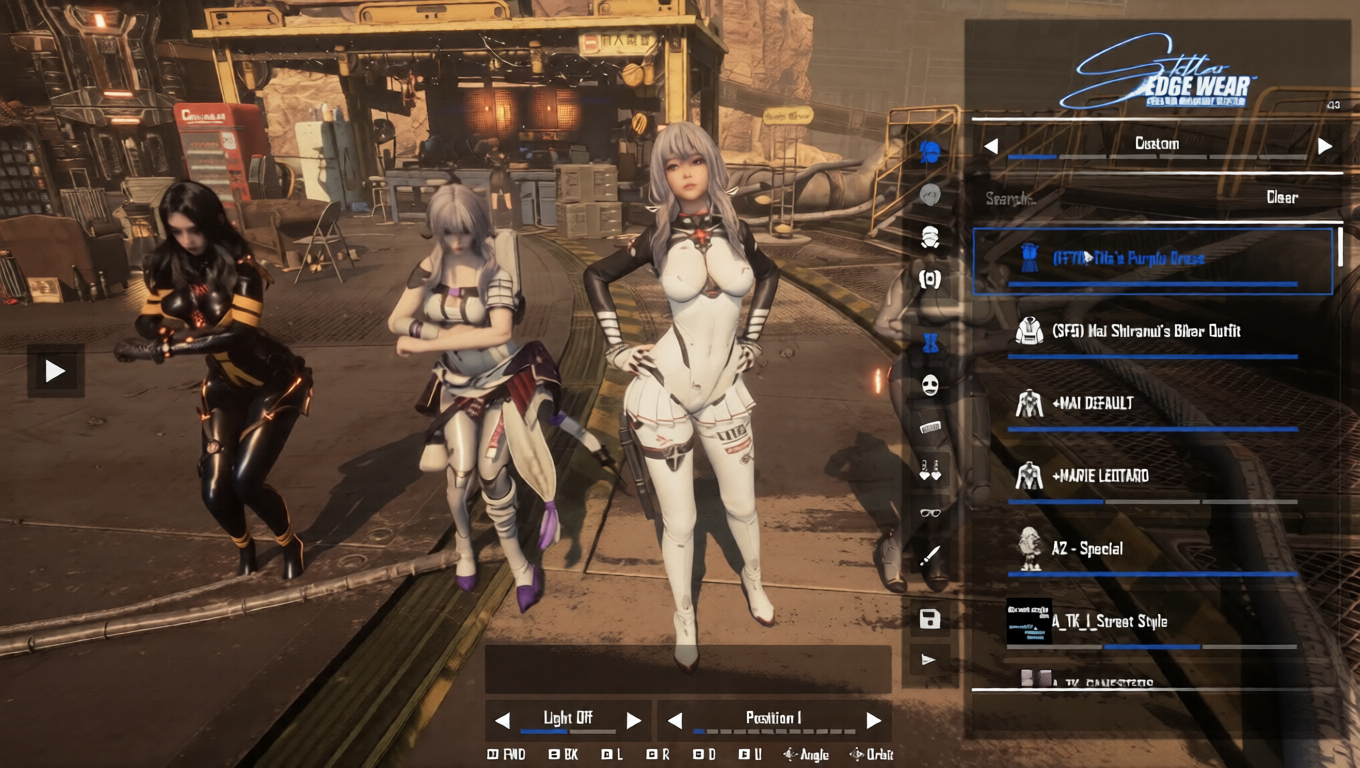This screenshot has width=1360, height=768.
Task: Click the play button on left edge
Action: click(x=55, y=372)
